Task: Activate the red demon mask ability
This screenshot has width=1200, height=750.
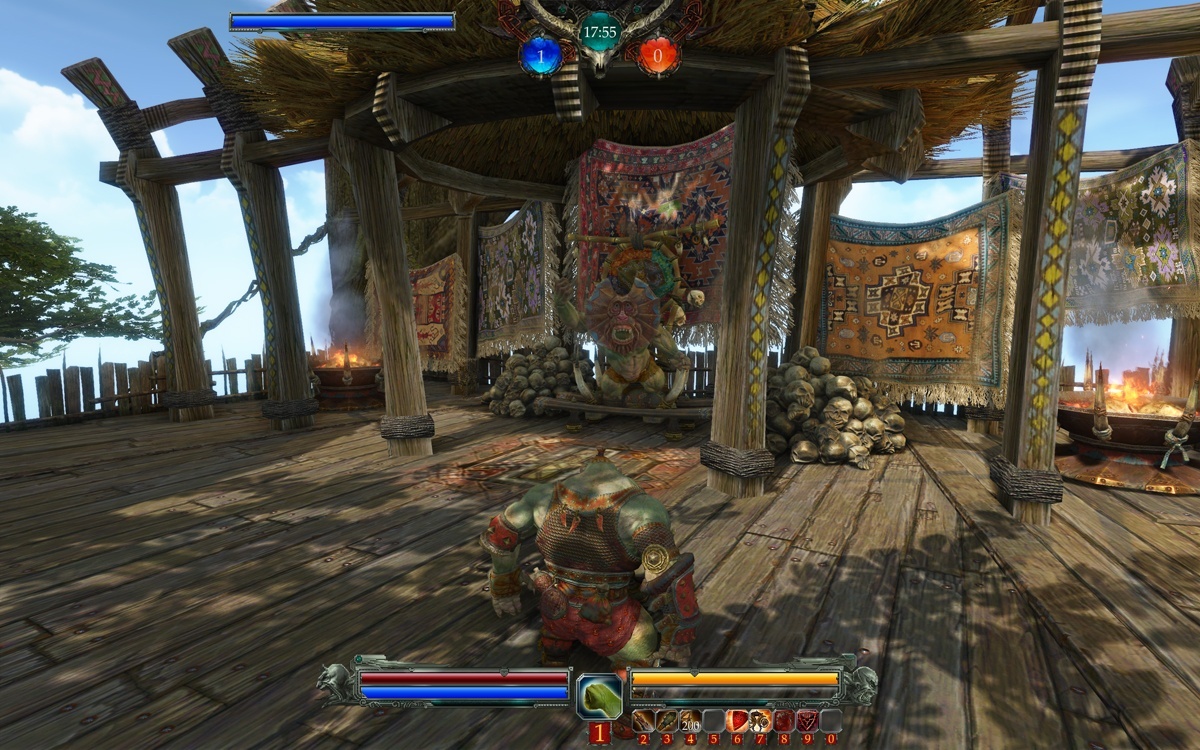Action: [807, 720]
